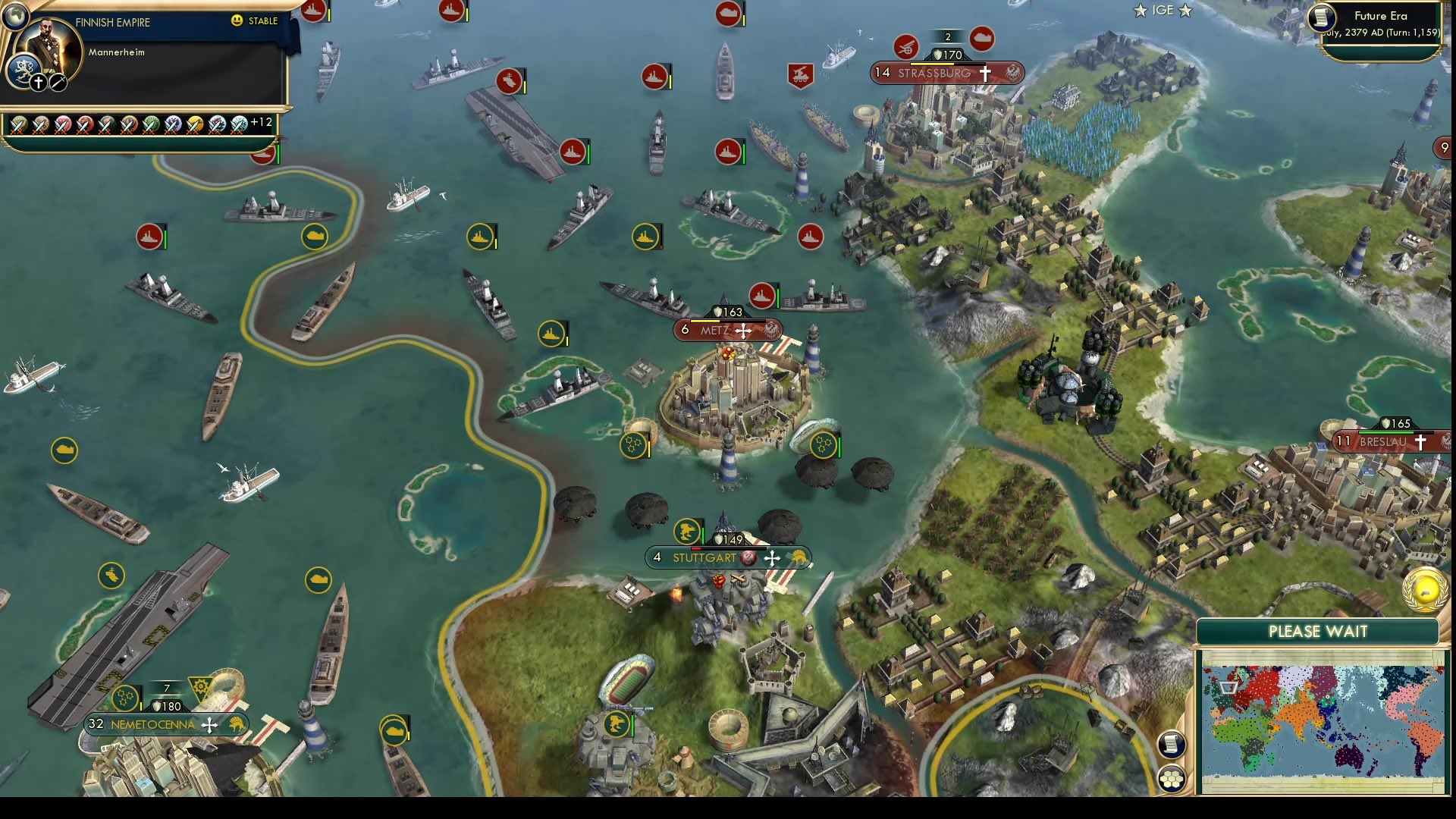1456x819 pixels.
Task: Click the sword icon beside the cross
Action: (x=58, y=83)
